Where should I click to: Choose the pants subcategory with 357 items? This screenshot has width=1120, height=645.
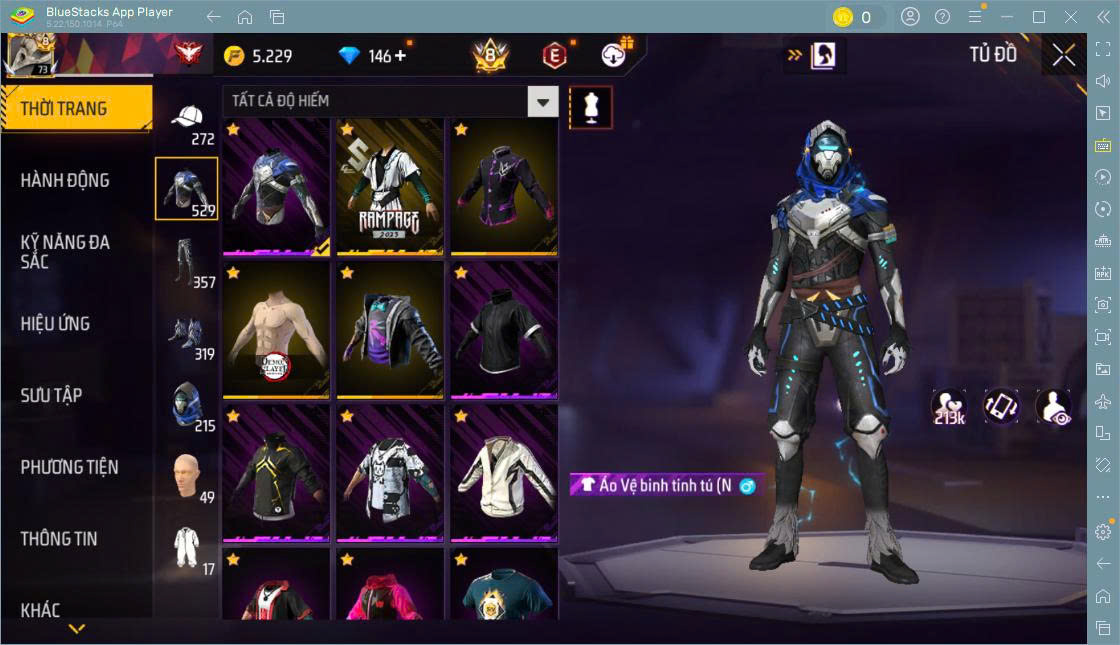pyautogui.click(x=187, y=265)
